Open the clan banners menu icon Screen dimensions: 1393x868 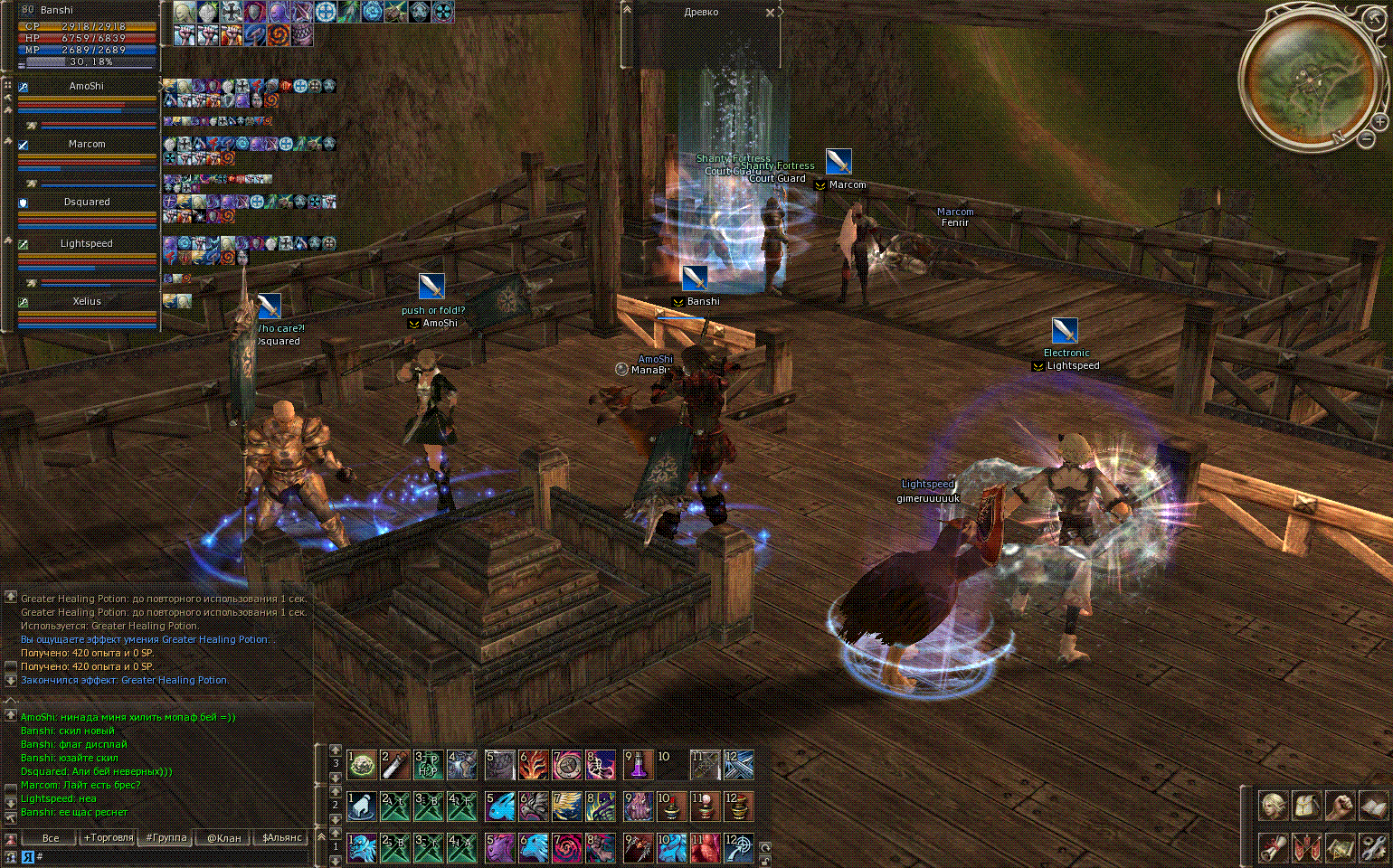click(x=1306, y=847)
